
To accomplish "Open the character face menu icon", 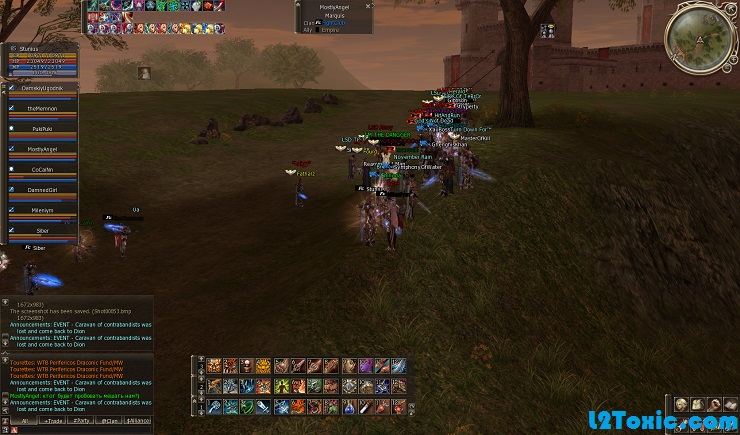I will [x=680, y=404].
